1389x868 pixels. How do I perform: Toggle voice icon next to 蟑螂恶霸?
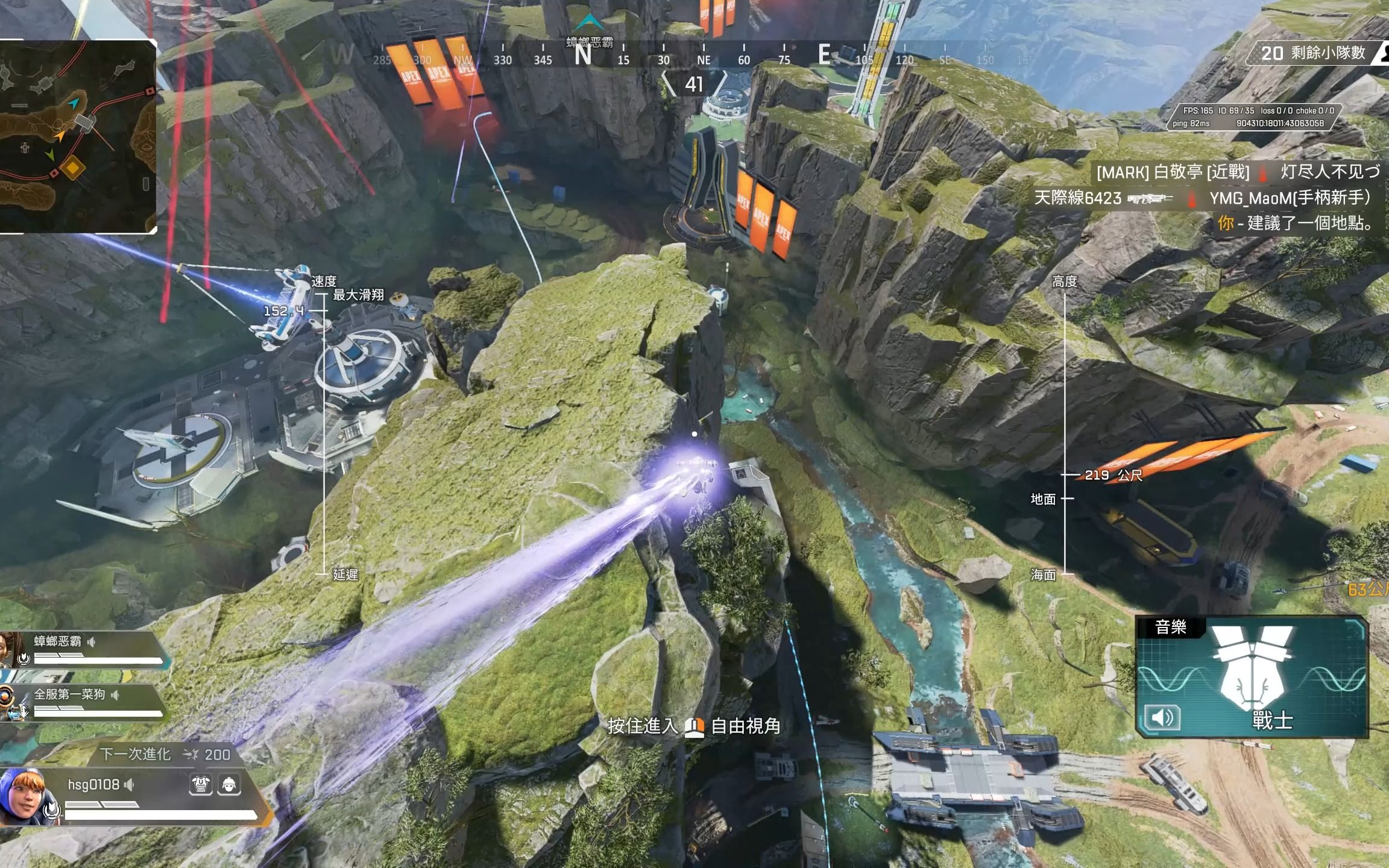pos(92,642)
